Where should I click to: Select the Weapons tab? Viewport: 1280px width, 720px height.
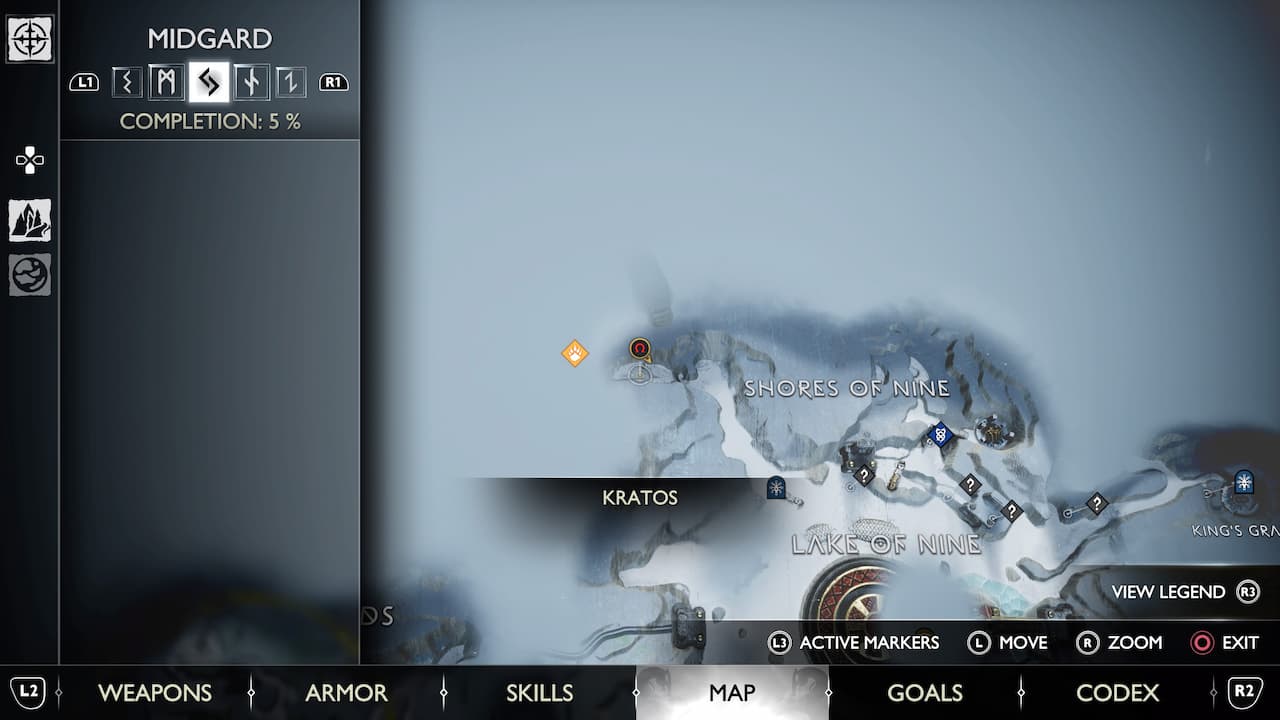[x=155, y=692]
